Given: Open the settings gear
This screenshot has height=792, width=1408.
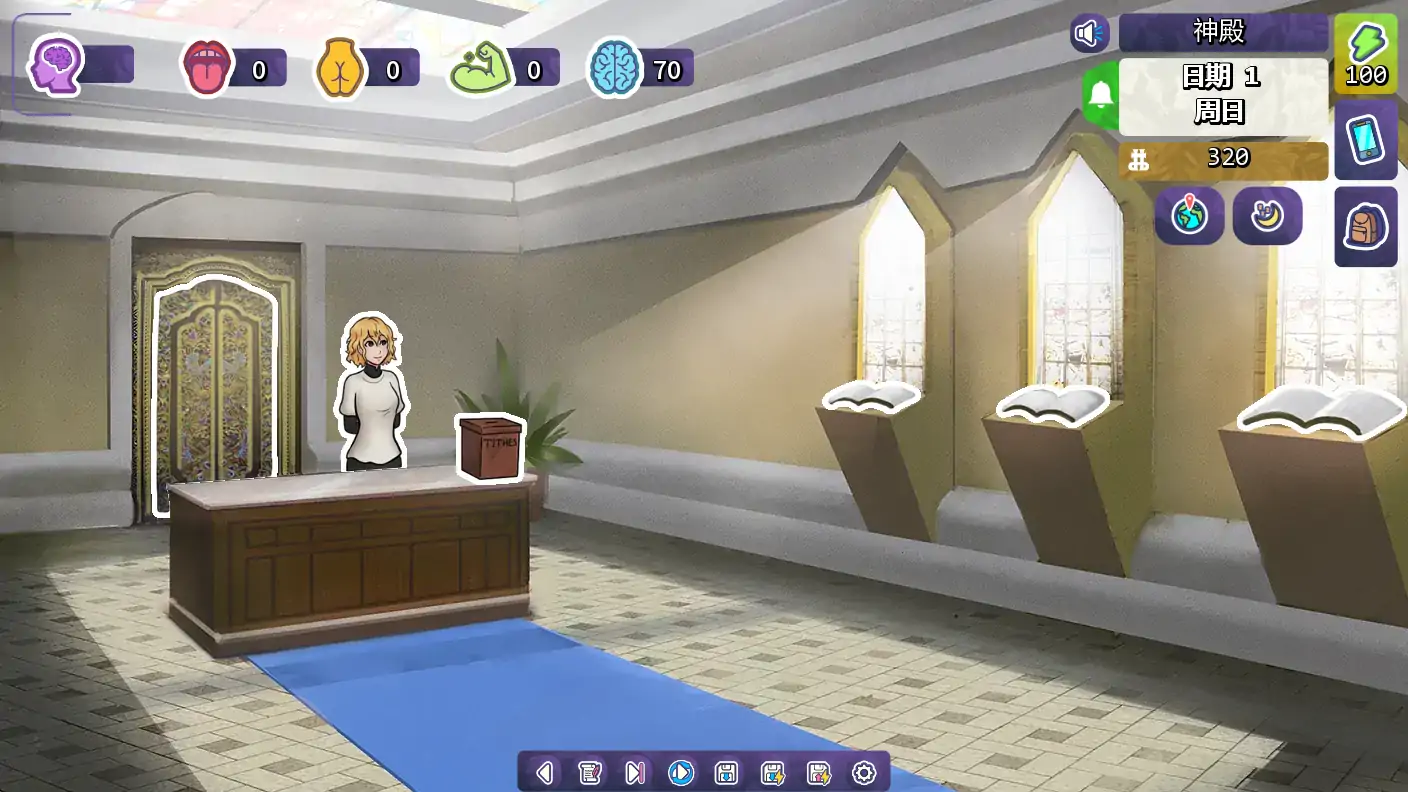Looking at the screenshot, I should [x=864, y=772].
